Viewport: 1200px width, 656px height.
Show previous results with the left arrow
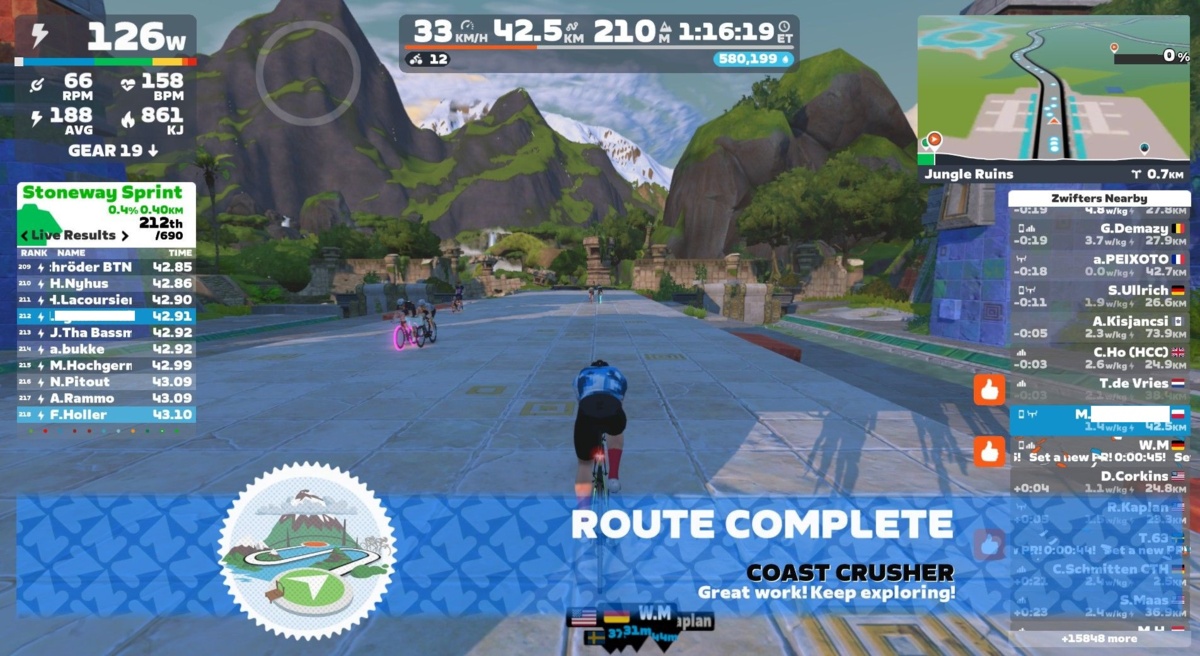(24, 236)
